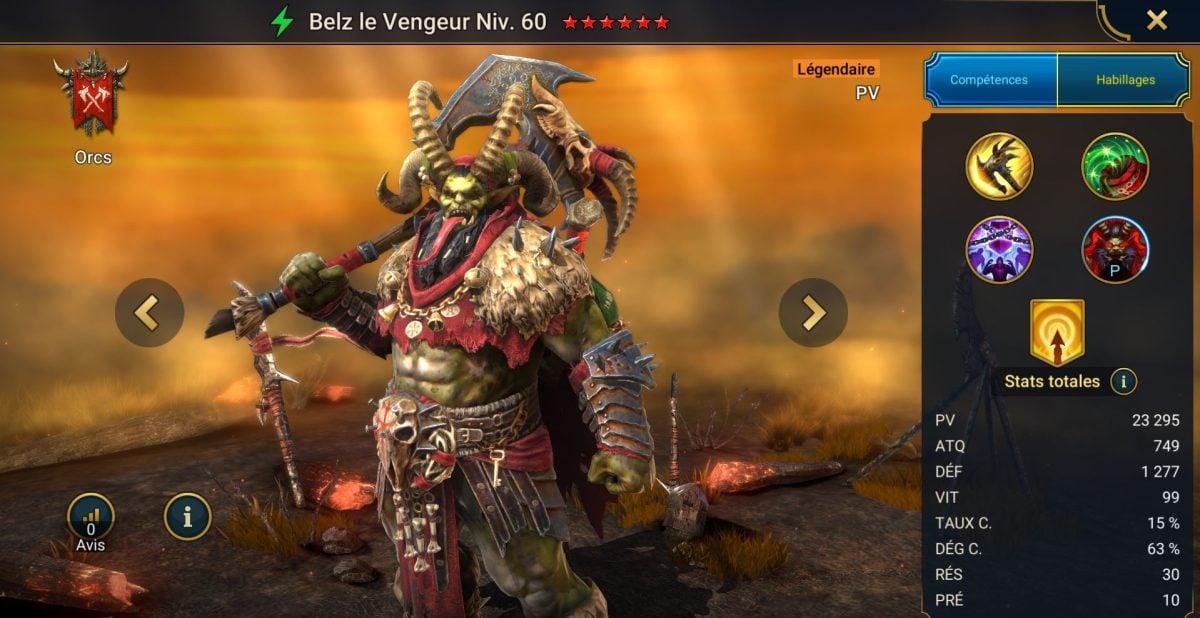Open the Habillages tab
The width and height of the screenshot is (1200, 618).
coord(1125,80)
